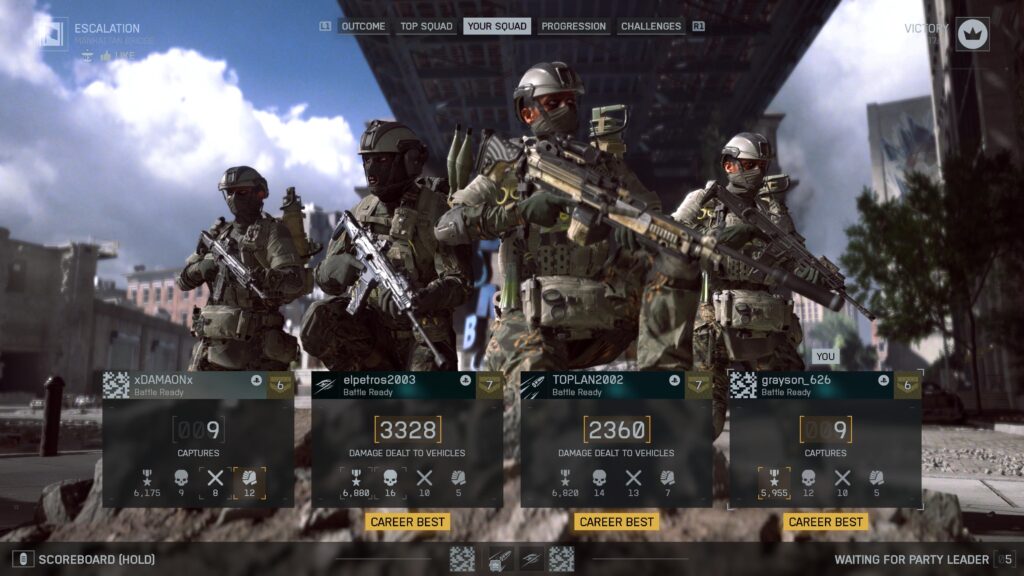The image size is (1024, 576).
Task: Select xDAMAONx's player card
Action: point(198,439)
